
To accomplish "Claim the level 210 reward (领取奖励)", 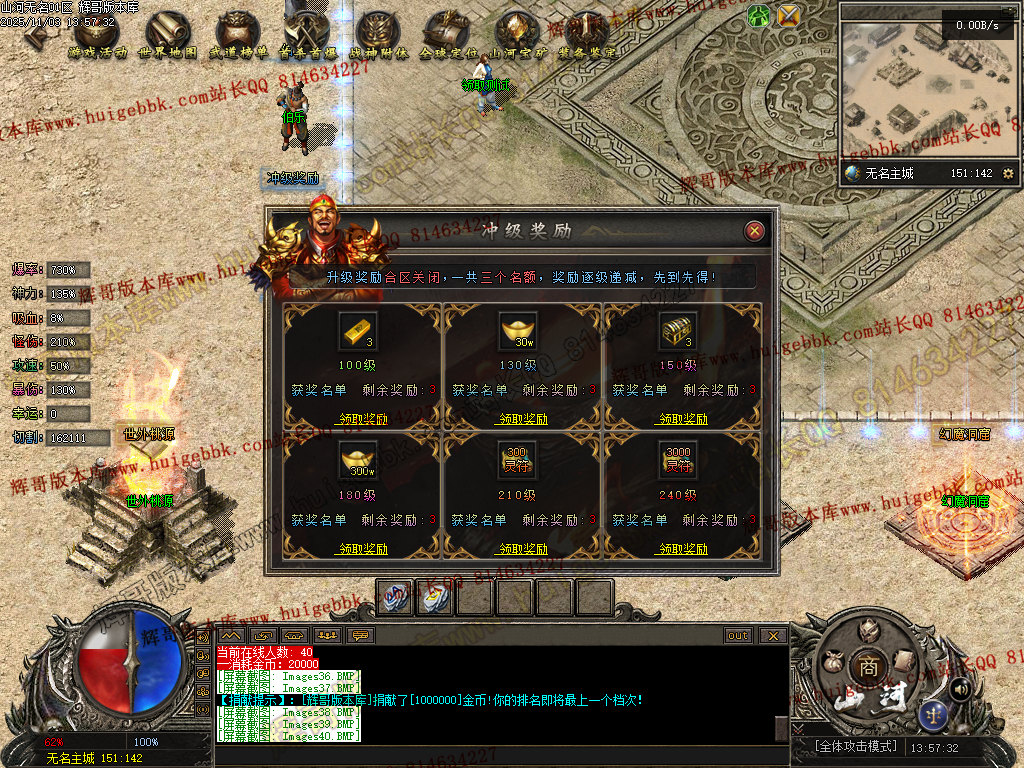I will point(522,549).
